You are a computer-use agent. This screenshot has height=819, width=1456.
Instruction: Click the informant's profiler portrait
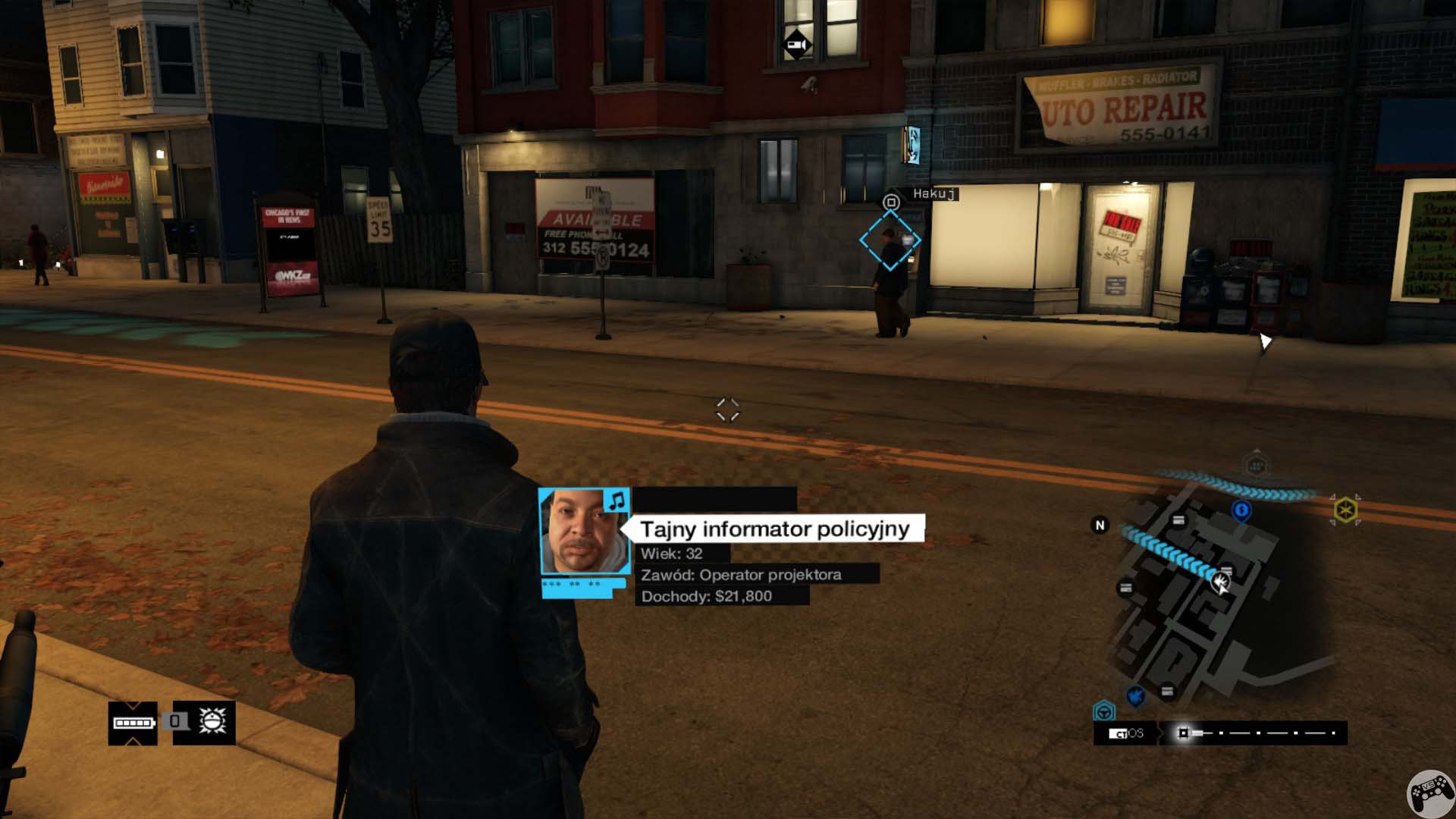tap(583, 532)
